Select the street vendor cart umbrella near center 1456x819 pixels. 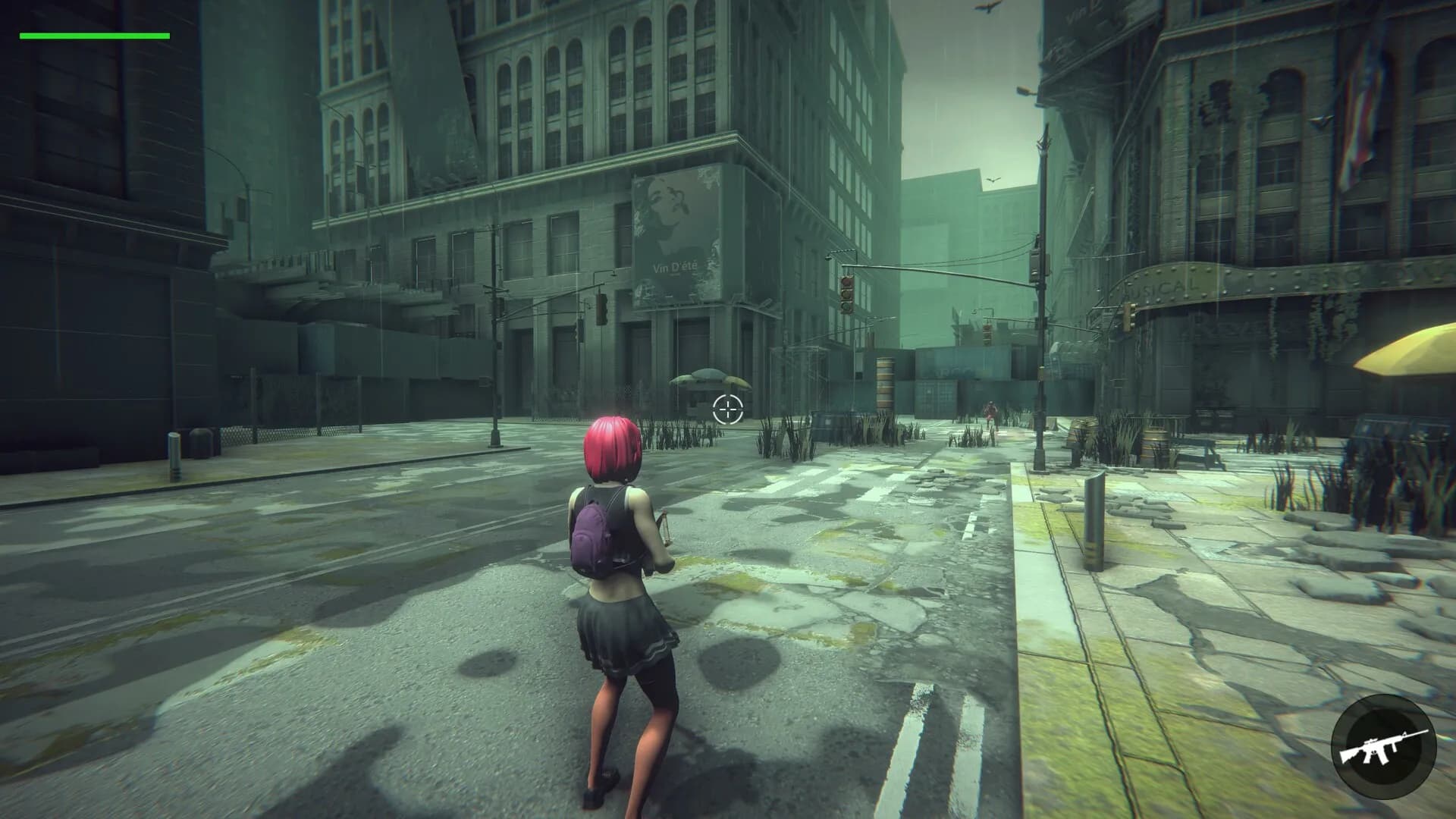(x=701, y=375)
